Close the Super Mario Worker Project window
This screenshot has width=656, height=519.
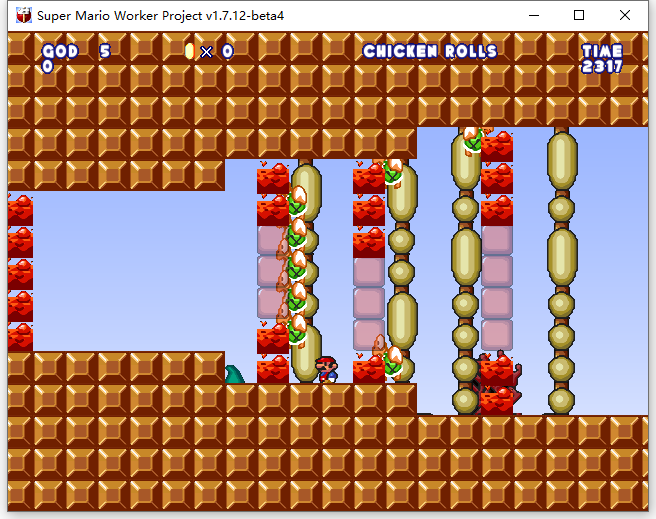click(625, 15)
